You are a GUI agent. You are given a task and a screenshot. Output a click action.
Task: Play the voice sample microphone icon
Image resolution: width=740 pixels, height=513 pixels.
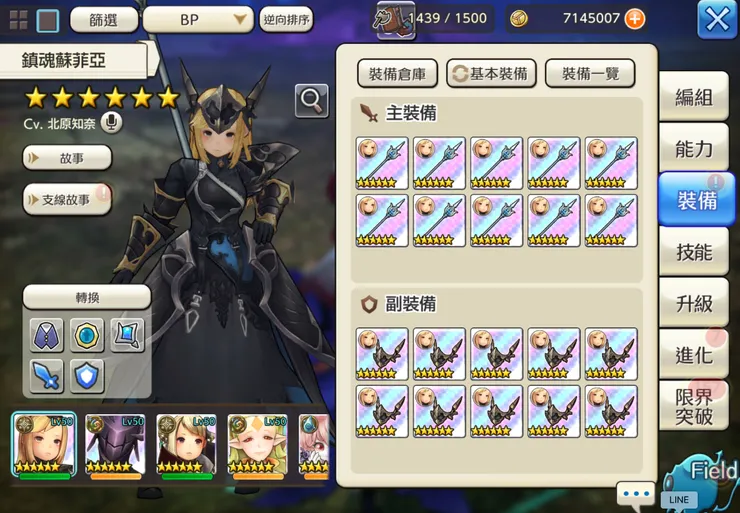(110, 123)
